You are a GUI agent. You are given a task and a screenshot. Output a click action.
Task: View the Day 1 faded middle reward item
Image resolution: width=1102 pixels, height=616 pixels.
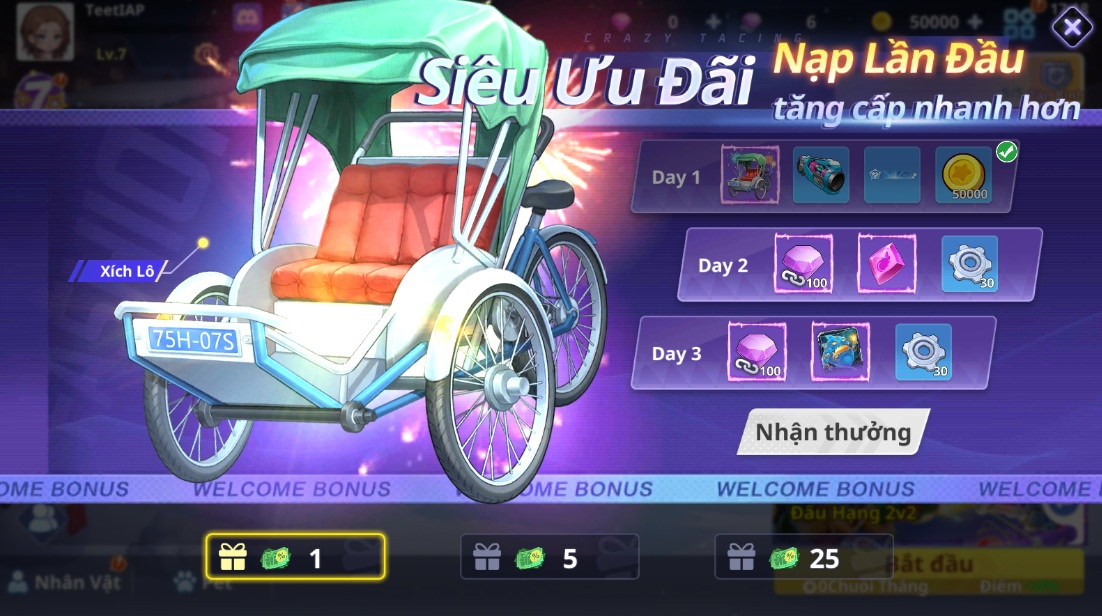(x=892, y=175)
